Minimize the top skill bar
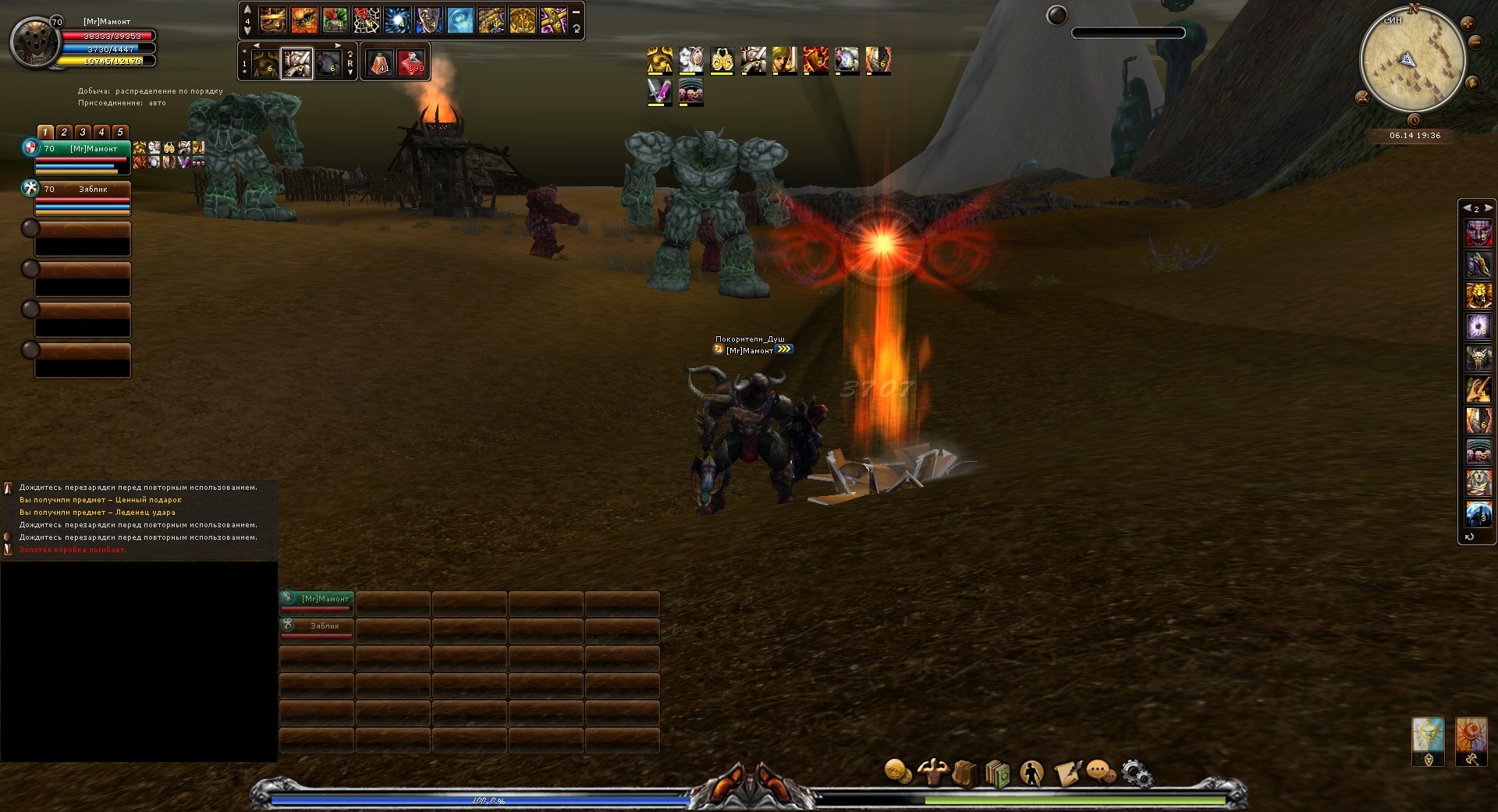 tap(576, 12)
